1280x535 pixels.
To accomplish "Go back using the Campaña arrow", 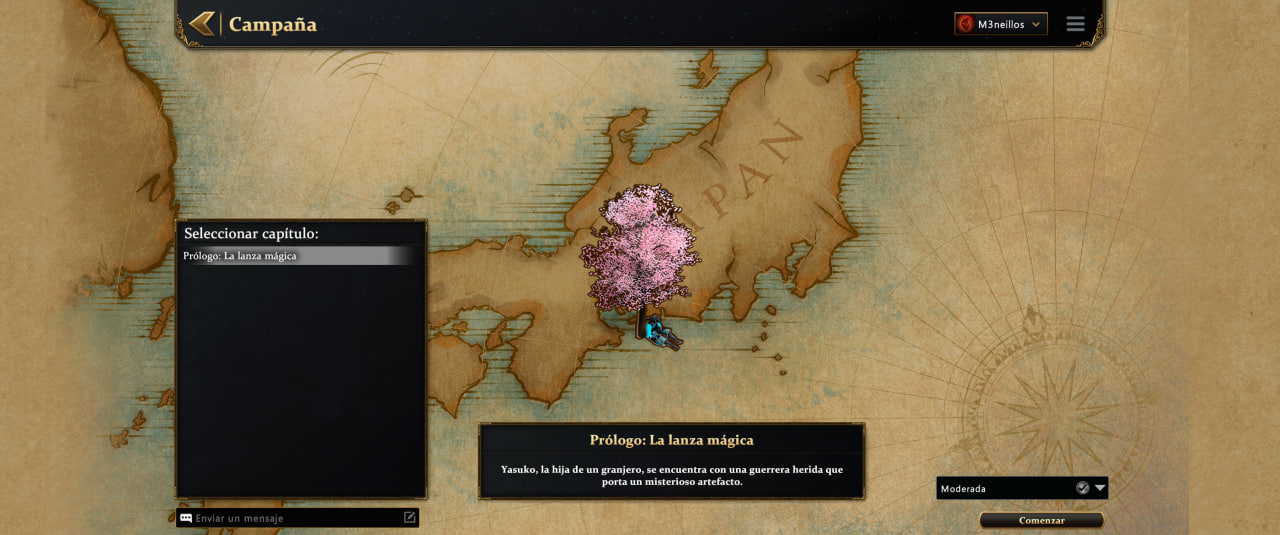I will (x=202, y=24).
